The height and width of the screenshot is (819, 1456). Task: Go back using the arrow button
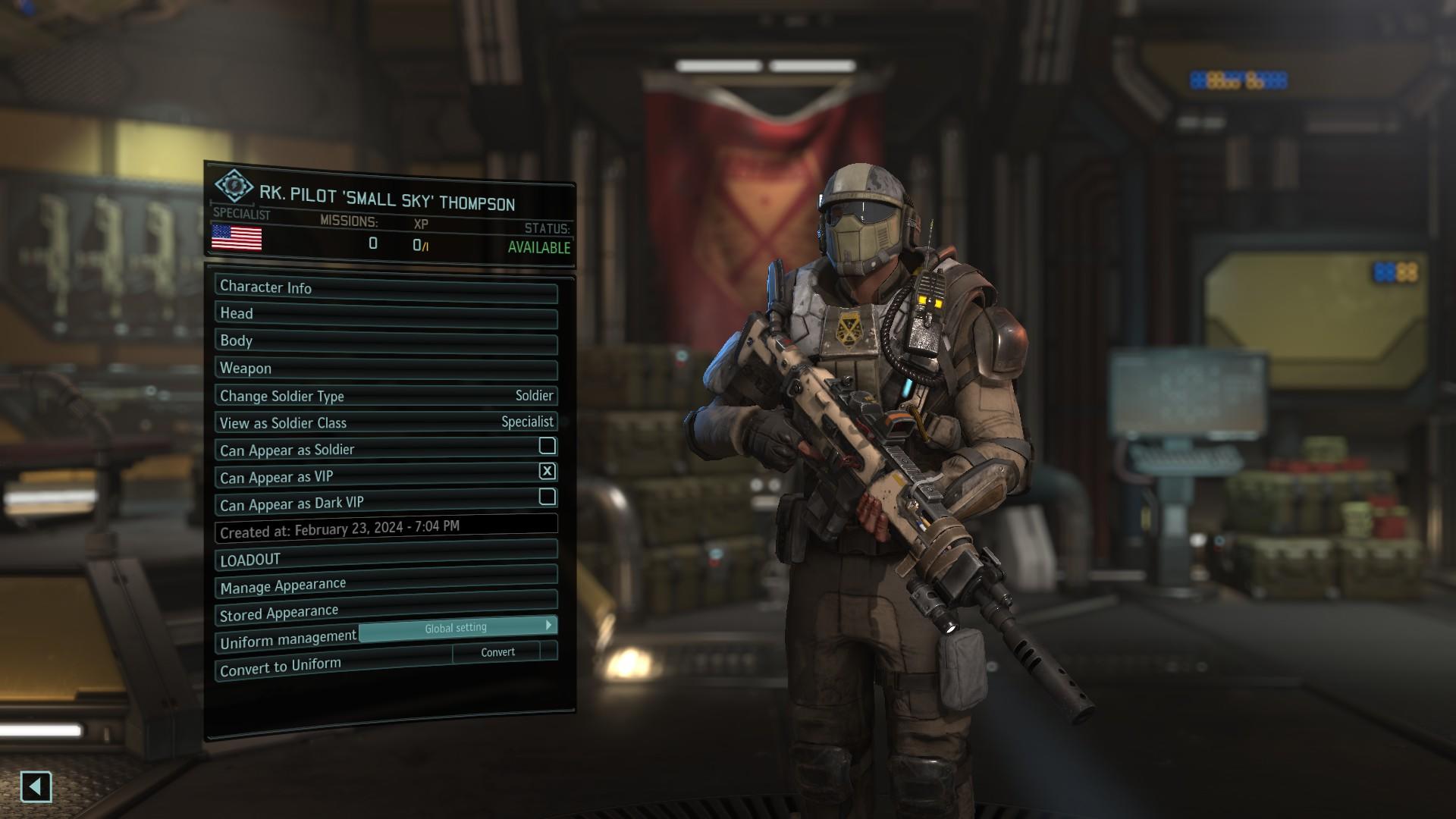pos(36,787)
